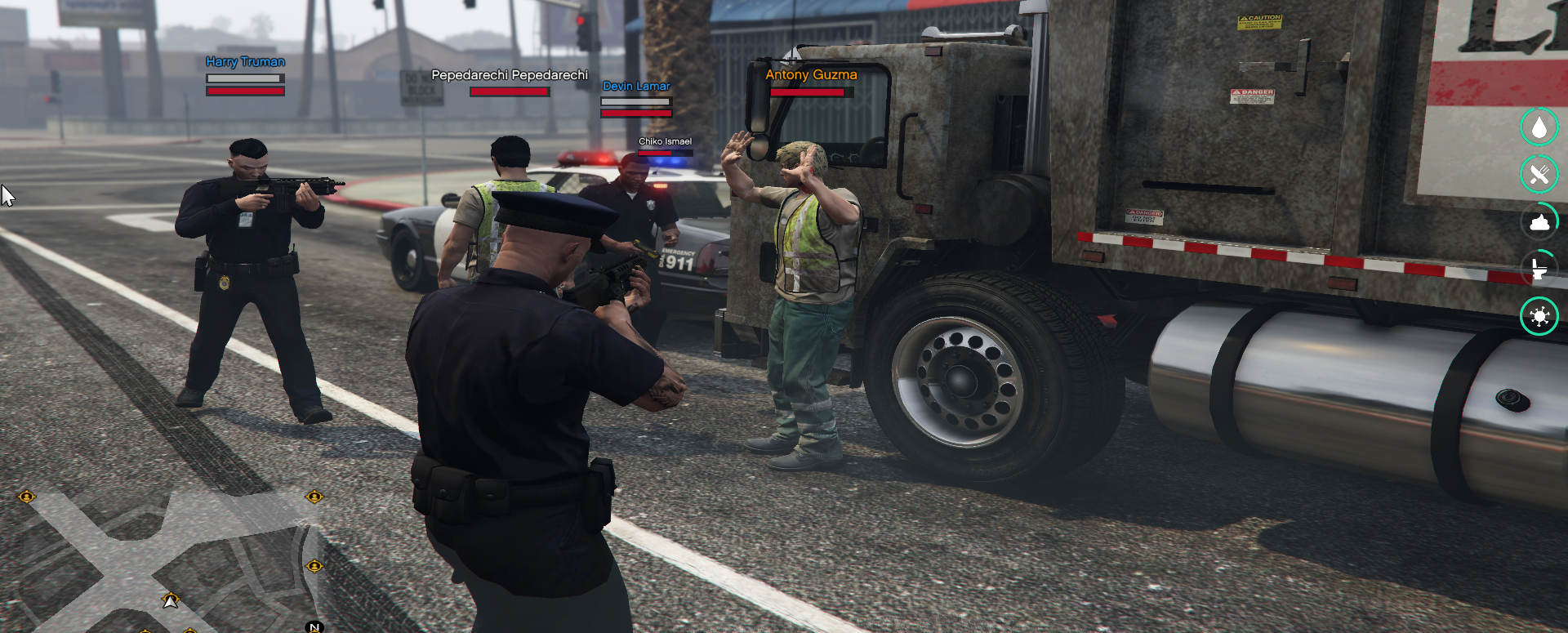Click the Pepedarechi Pepedarechi name tag

click(509, 75)
